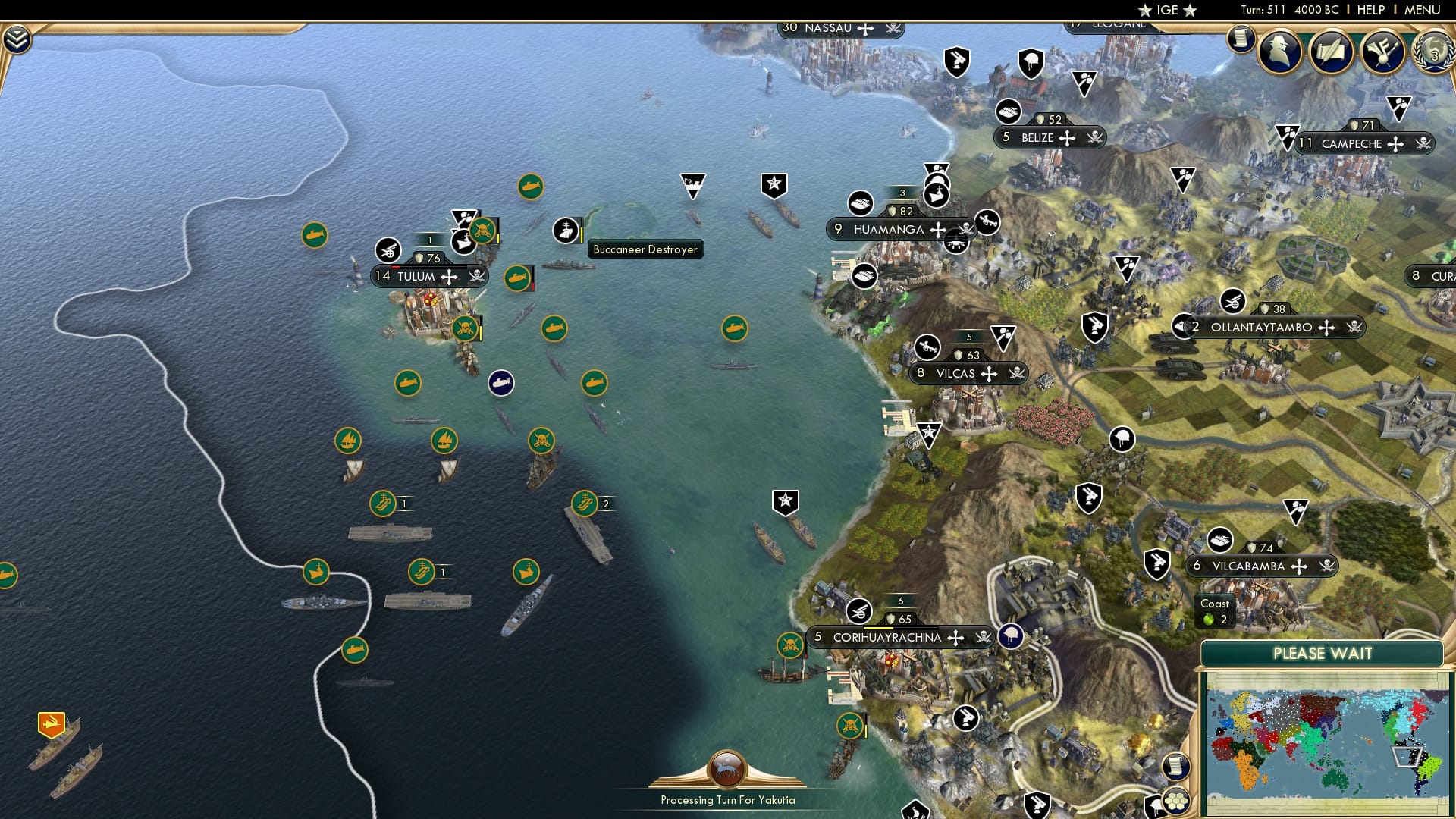Click the Coast tile yield popup showing 2
1456x819 pixels.
click(x=1216, y=612)
